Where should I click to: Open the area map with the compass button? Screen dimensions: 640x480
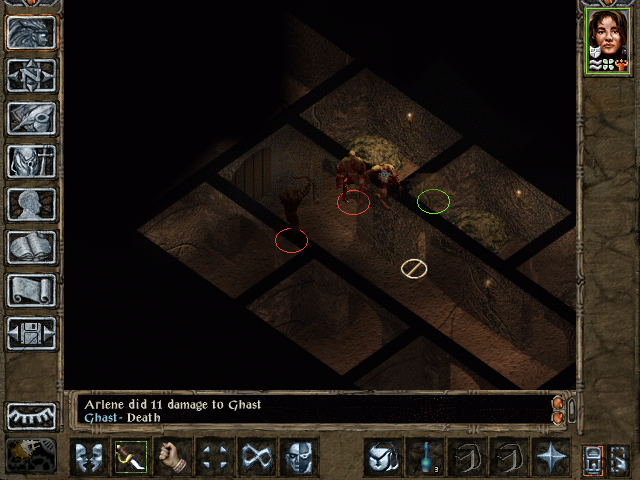click(31, 75)
